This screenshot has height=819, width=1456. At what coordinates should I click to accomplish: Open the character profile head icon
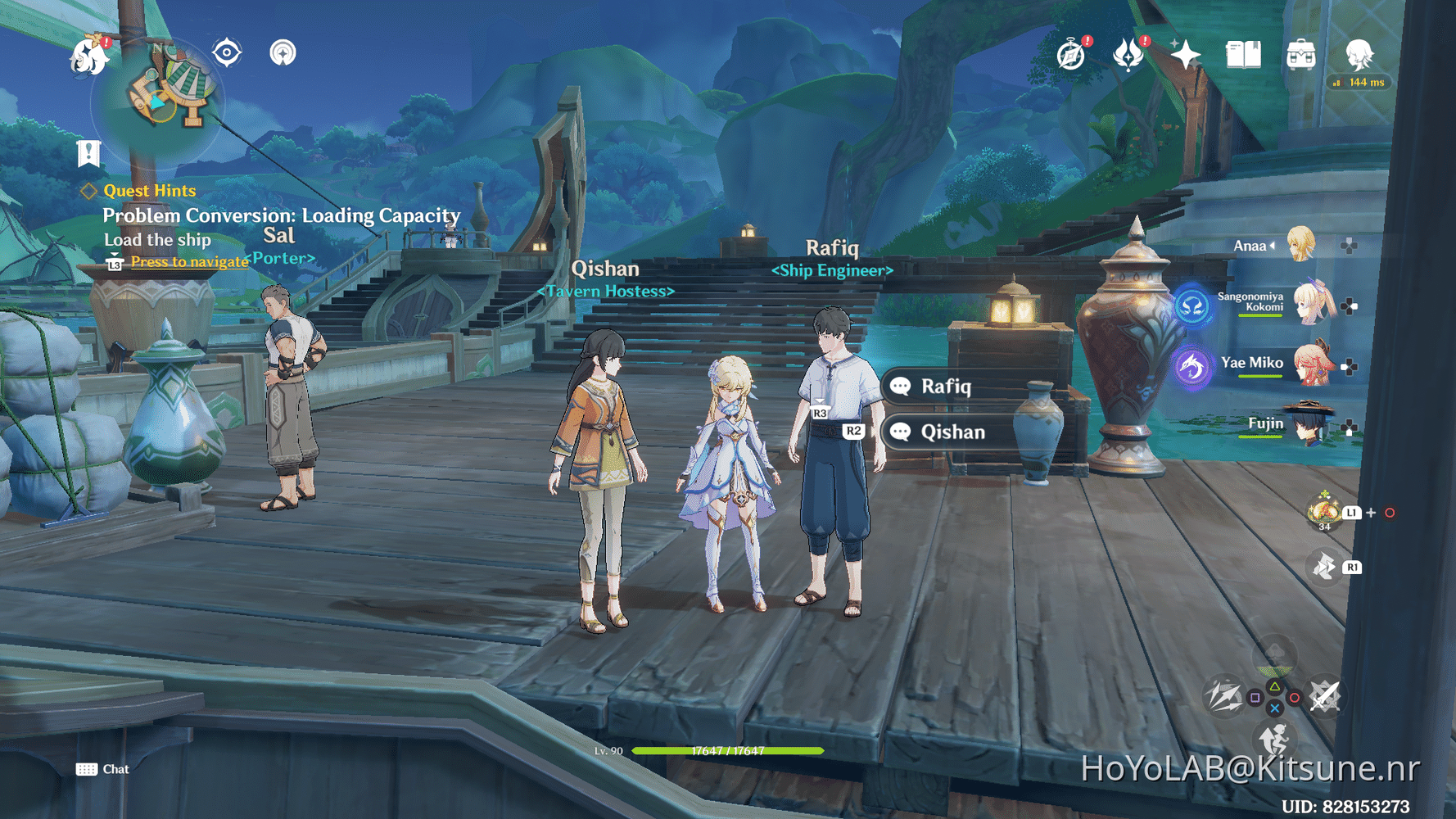click(x=1359, y=55)
